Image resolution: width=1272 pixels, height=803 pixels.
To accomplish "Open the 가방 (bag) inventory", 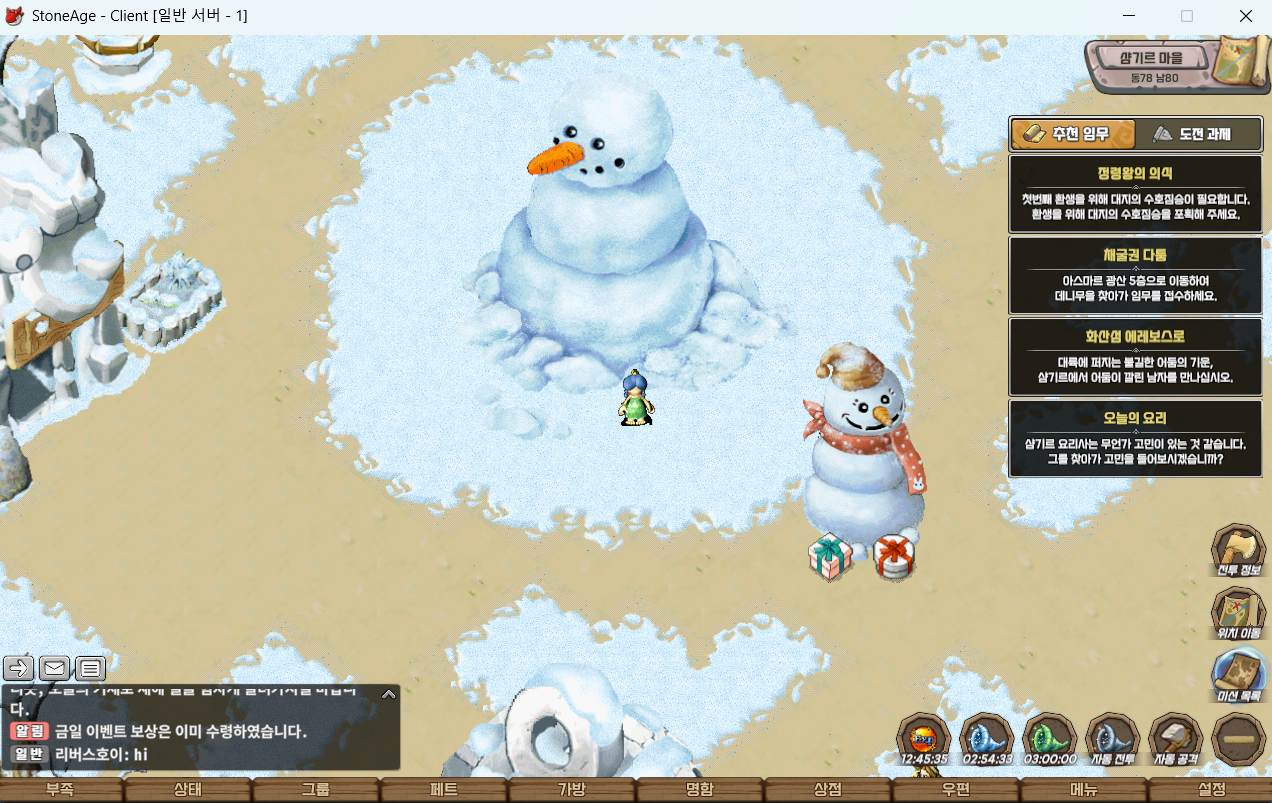I will pos(572,790).
